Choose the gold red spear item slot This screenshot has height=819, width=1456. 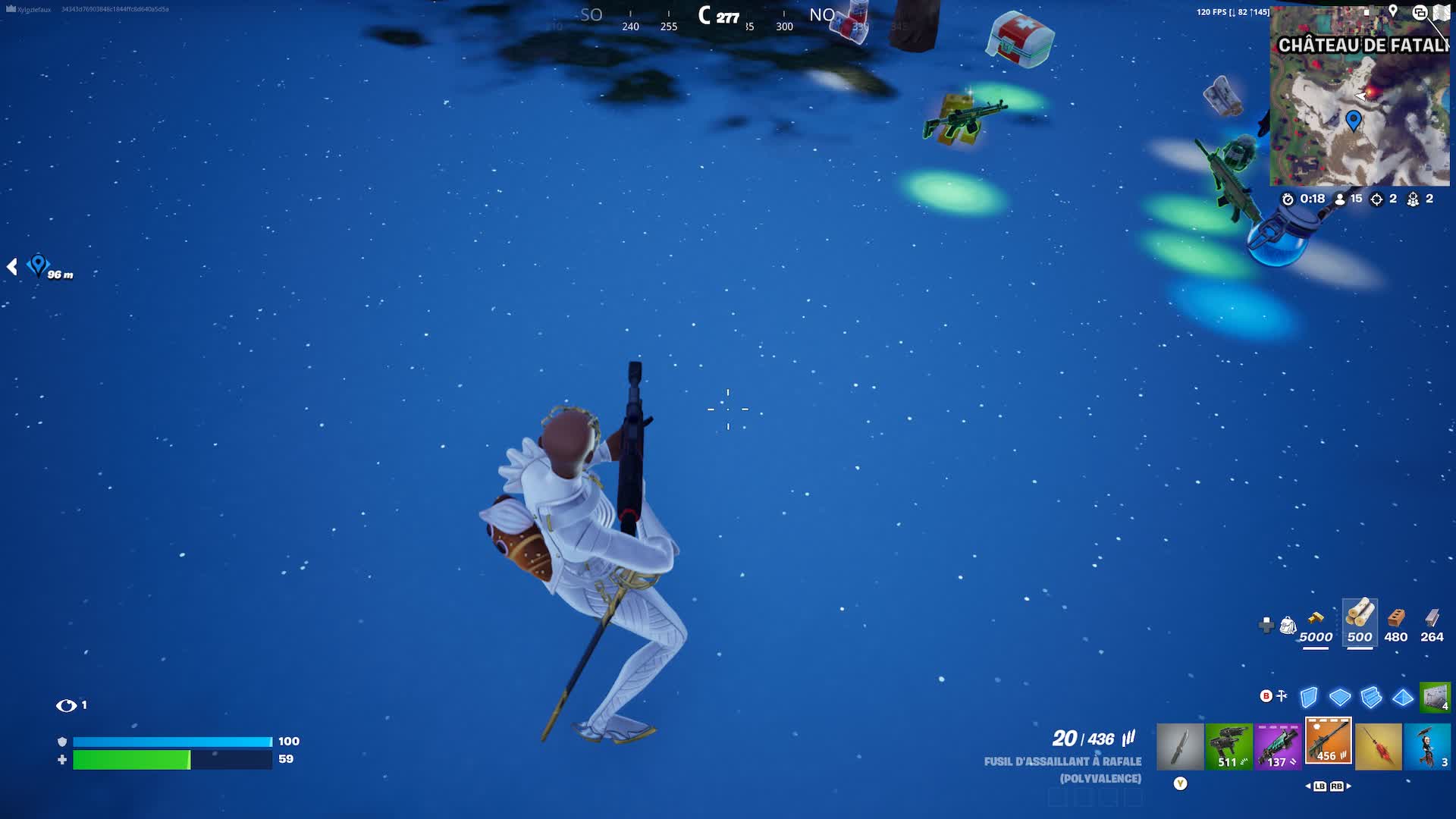point(1378,746)
